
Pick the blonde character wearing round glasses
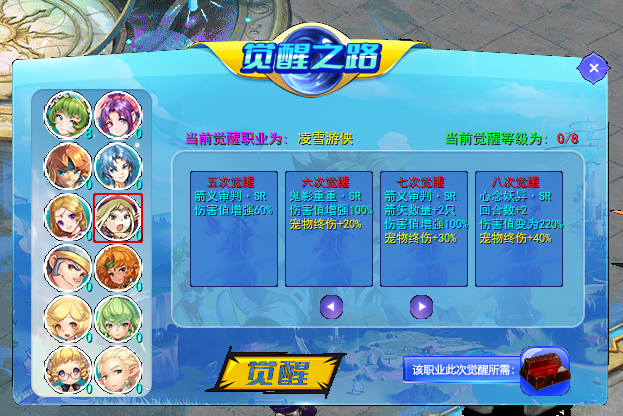click(67, 367)
